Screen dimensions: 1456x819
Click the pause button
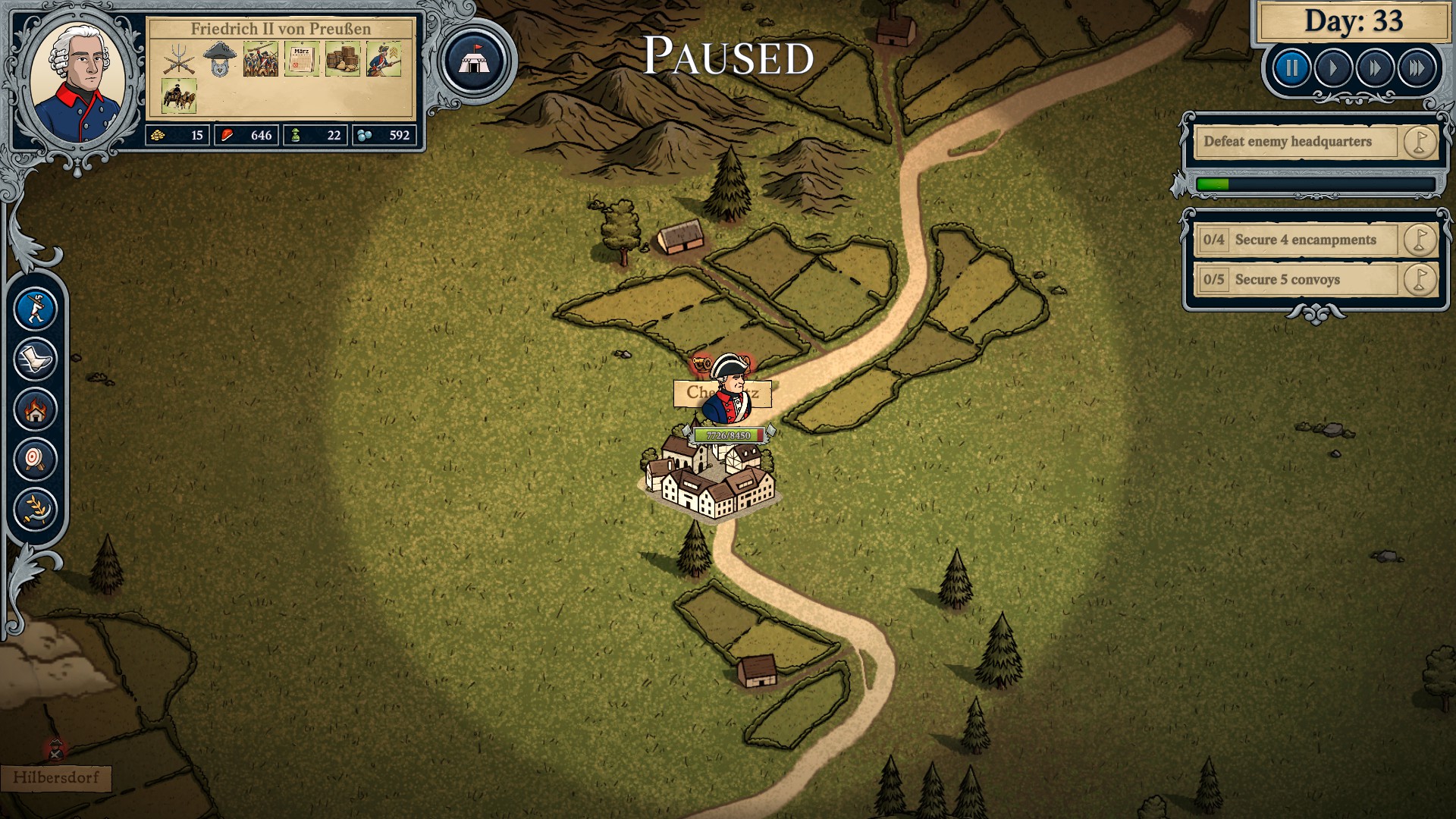pos(1291,69)
